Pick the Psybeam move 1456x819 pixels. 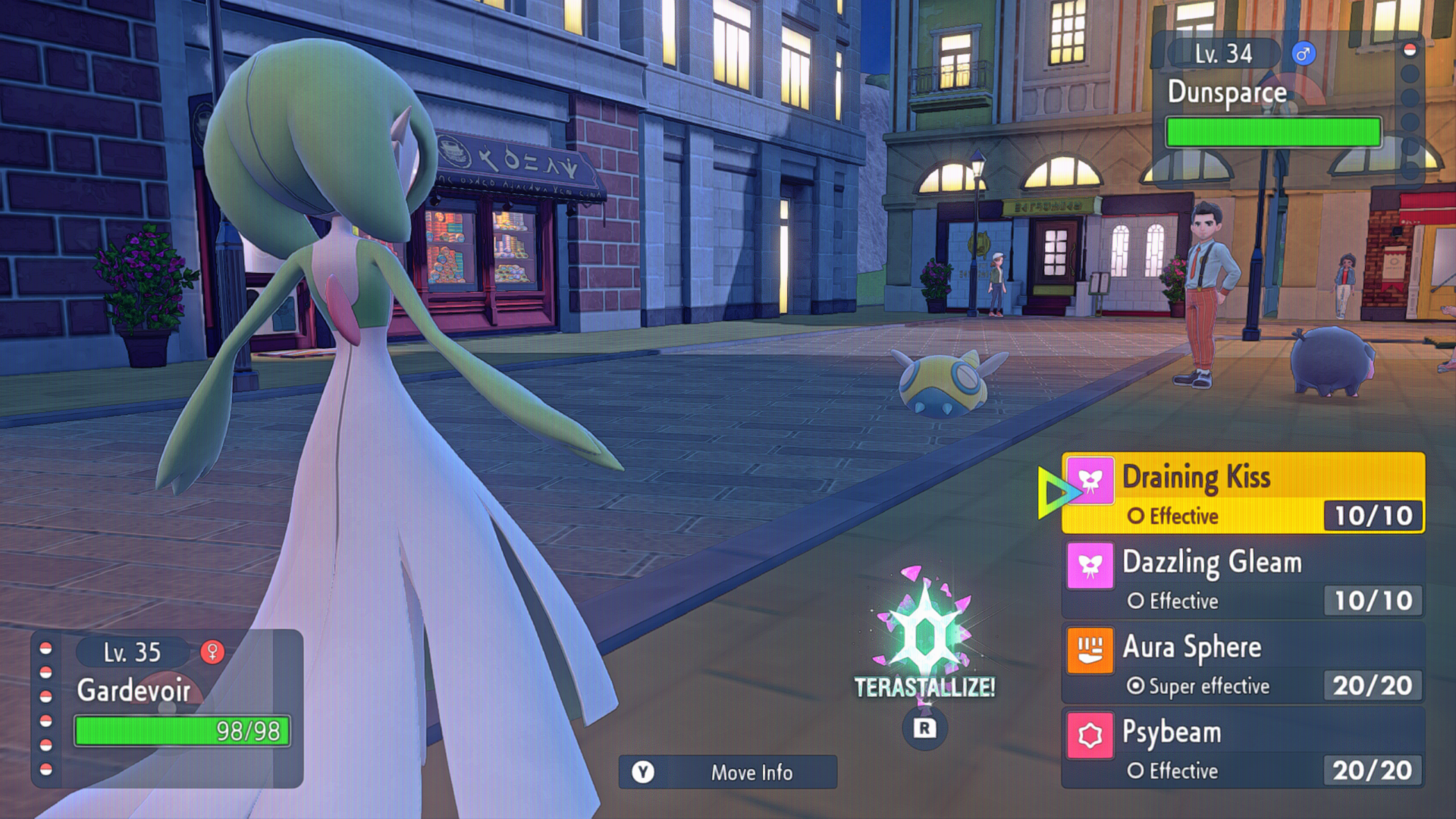1242,748
